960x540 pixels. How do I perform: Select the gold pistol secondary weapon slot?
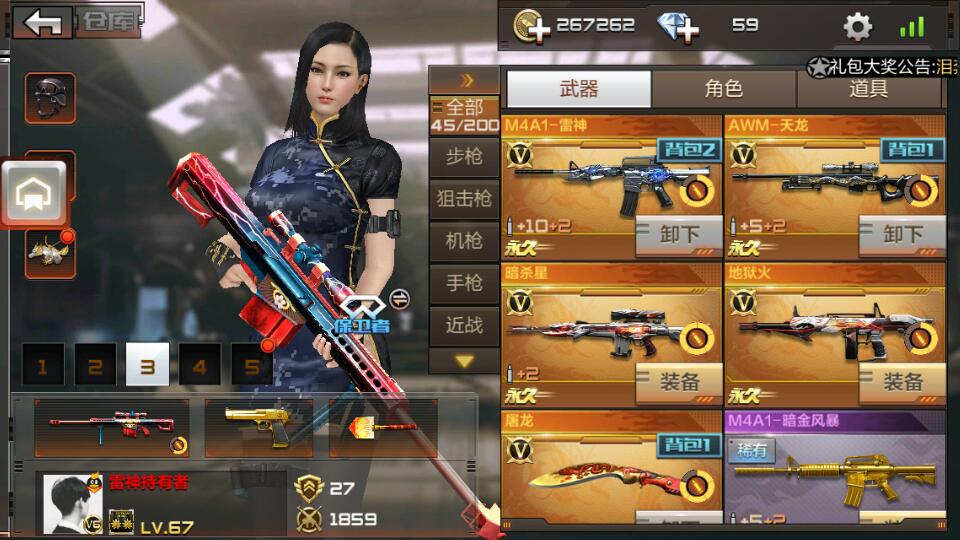click(258, 427)
